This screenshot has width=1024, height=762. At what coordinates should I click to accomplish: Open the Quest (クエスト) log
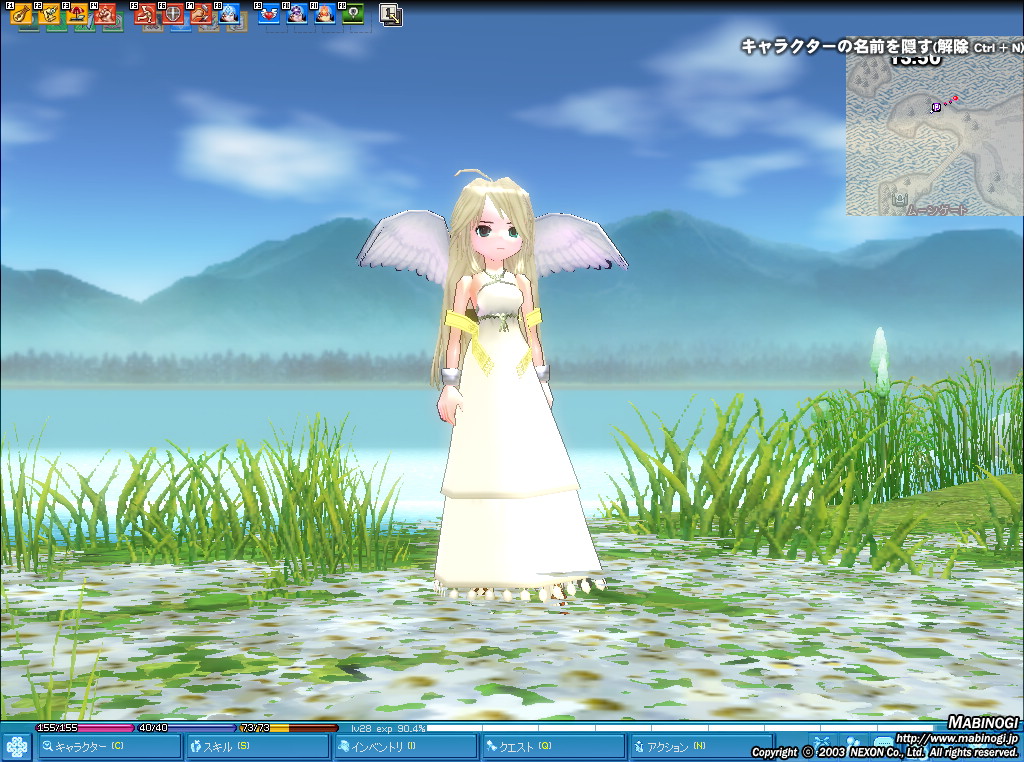553,746
